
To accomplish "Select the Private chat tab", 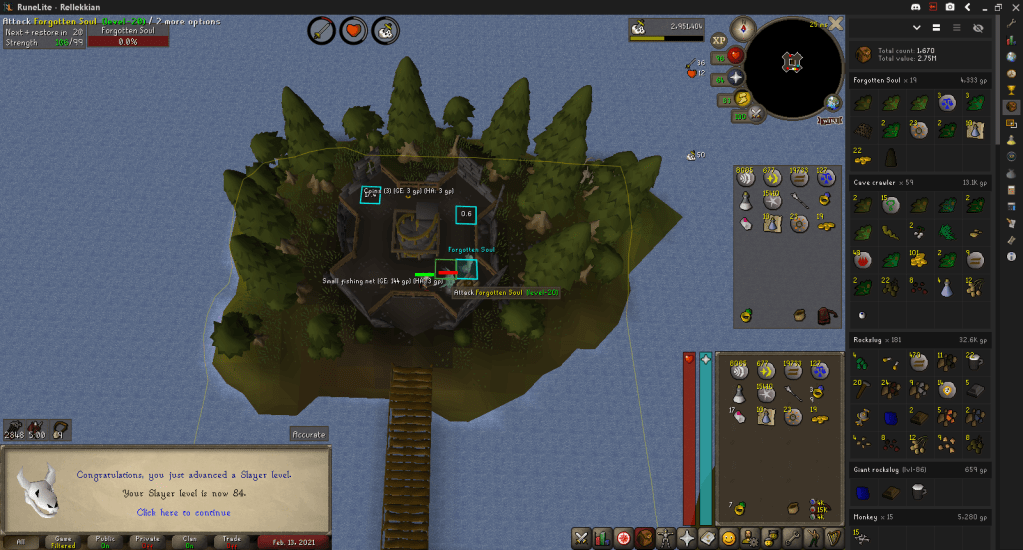I will 148,541.
